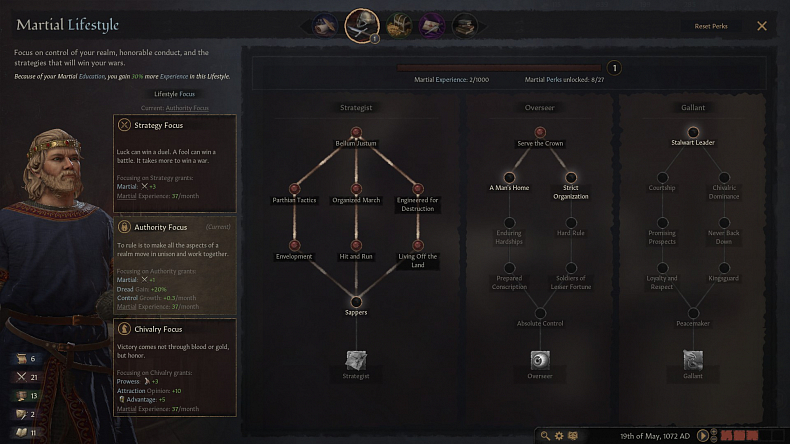This screenshot has width=790, height=444.
Task: Click the Bellum Justum perk node
Action: (356, 132)
